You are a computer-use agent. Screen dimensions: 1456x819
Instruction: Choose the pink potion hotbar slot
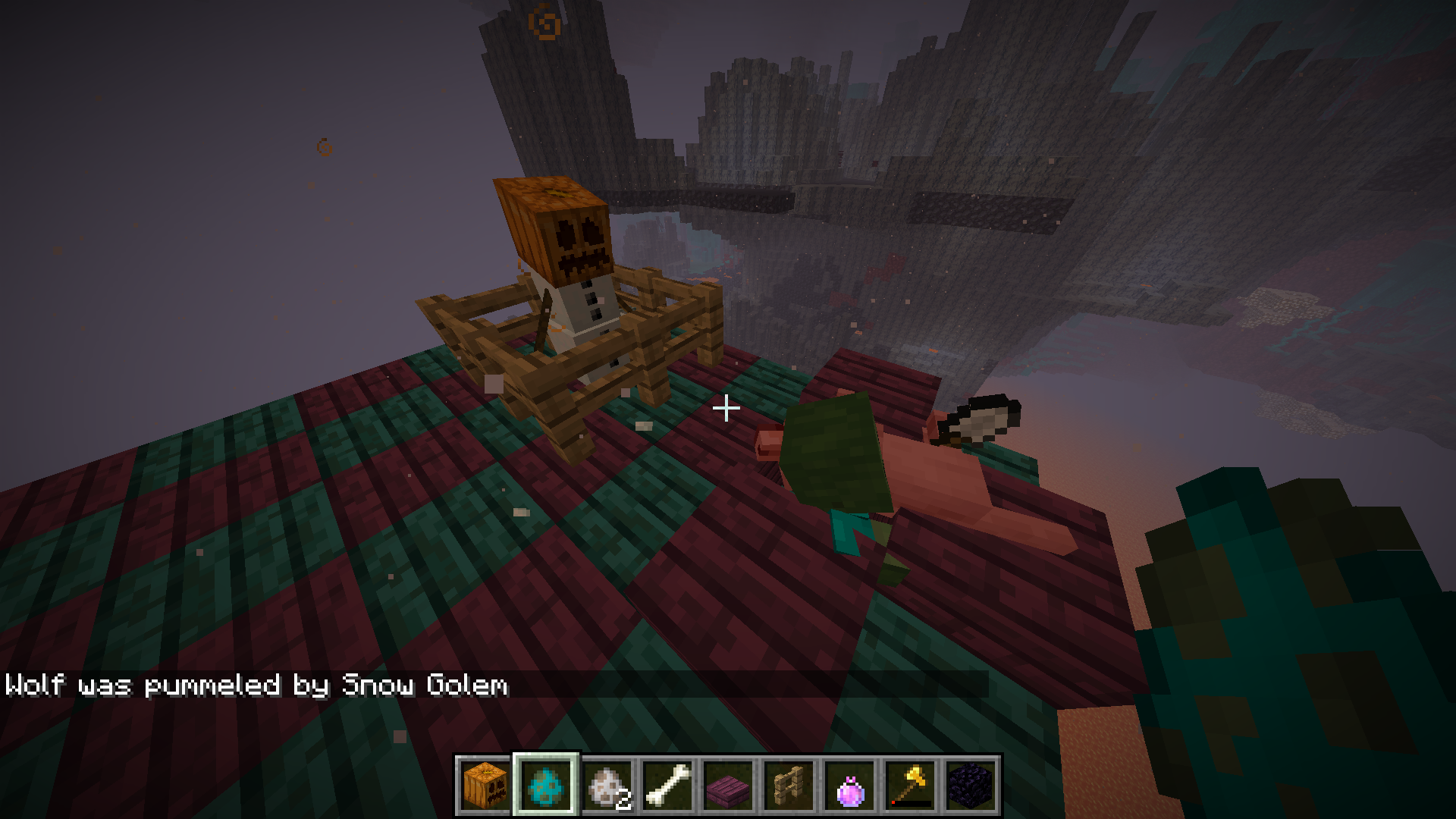(849, 785)
